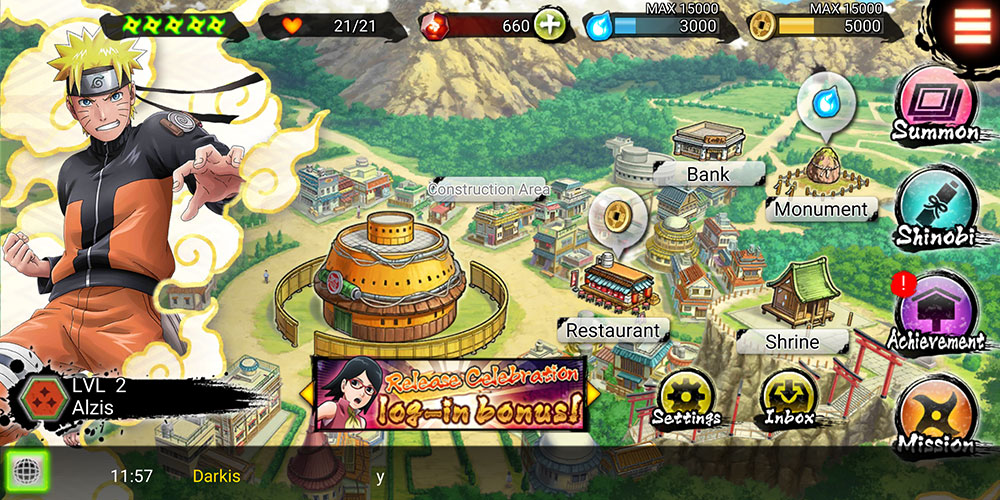1000x500 pixels.
Task: Add more ruby gems with plus button
Action: point(549,25)
